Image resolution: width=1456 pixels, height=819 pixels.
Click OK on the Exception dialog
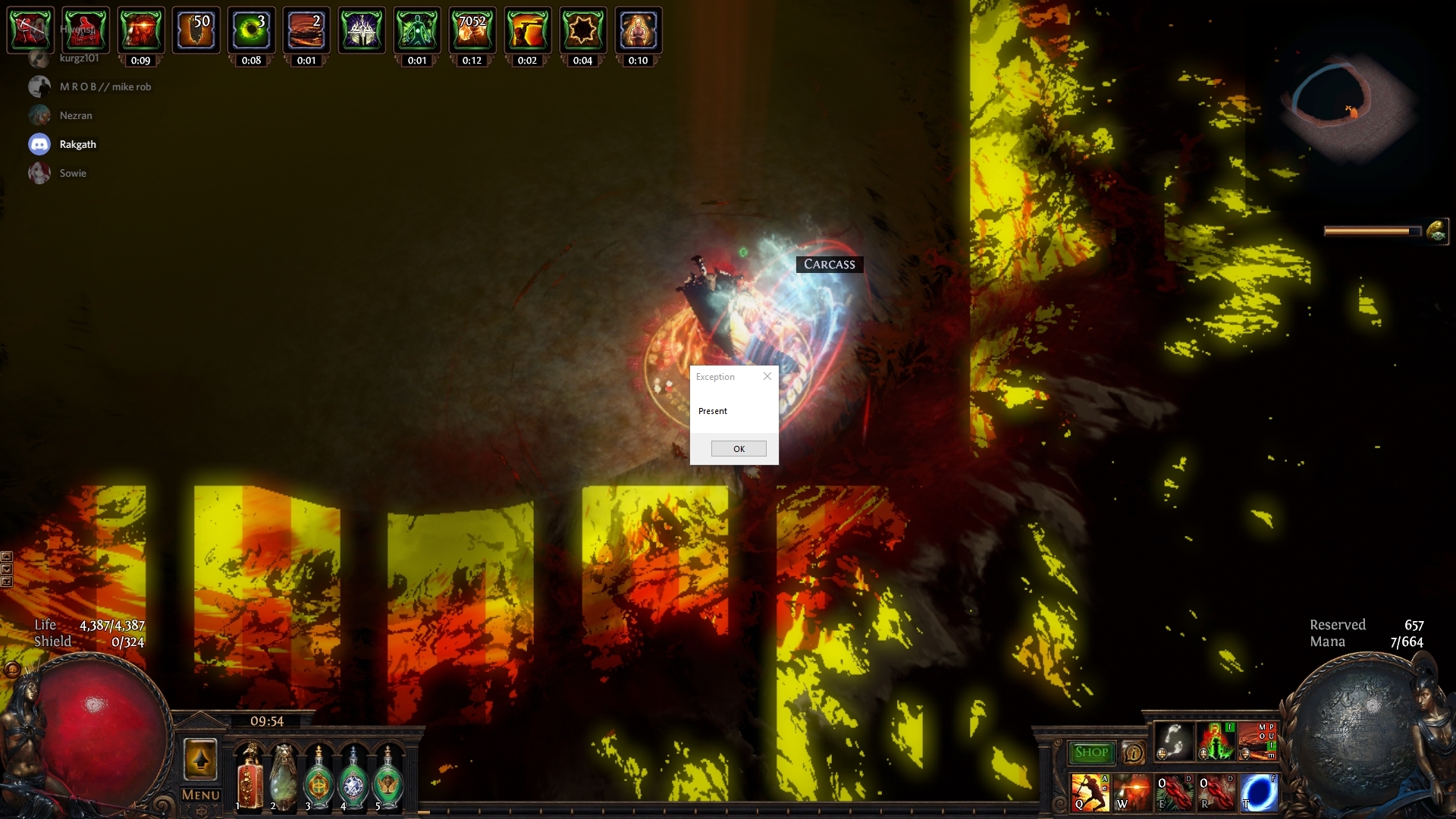point(739,448)
